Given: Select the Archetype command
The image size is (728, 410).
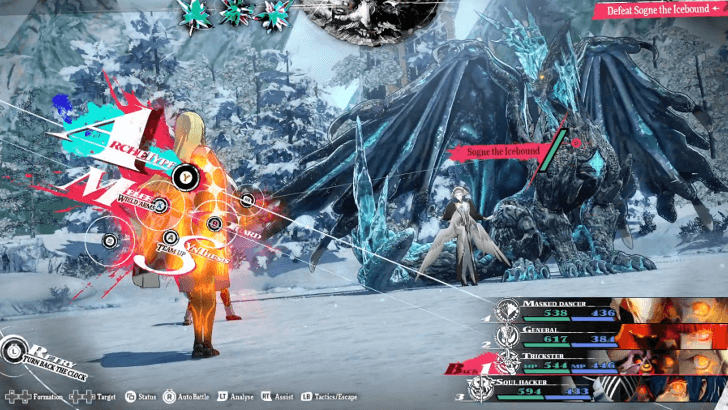Looking at the screenshot, I should pos(183,176).
